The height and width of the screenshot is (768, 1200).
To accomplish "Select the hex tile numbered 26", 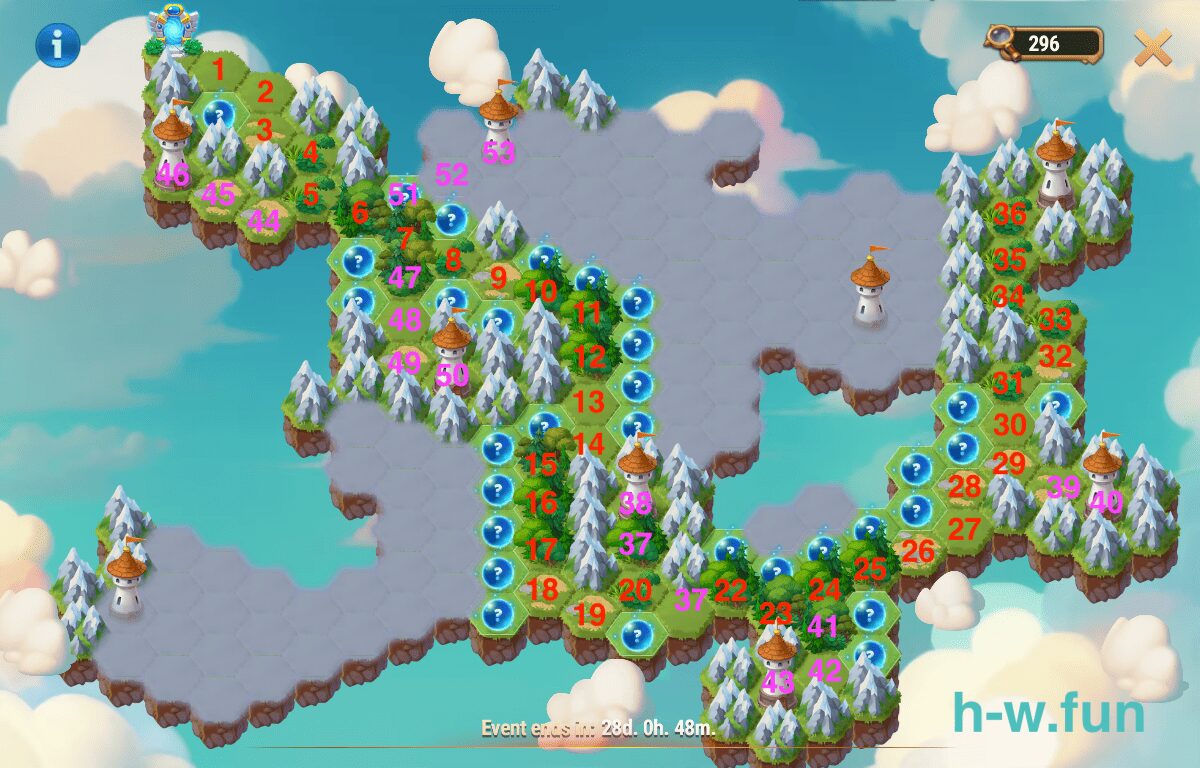I will [x=917, y=551].
